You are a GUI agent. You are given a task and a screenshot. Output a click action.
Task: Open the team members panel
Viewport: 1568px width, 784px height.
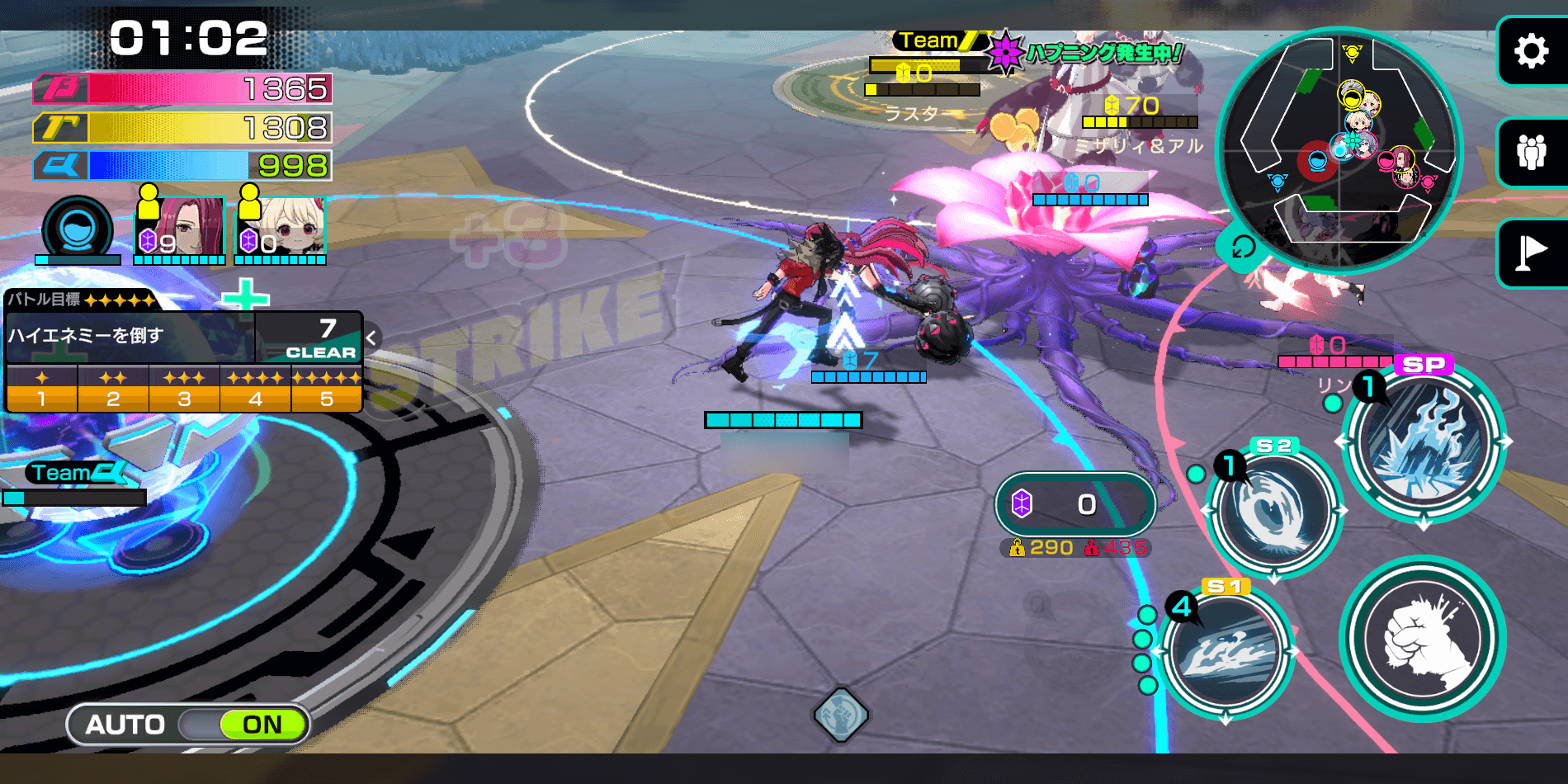coord(1531,153)
